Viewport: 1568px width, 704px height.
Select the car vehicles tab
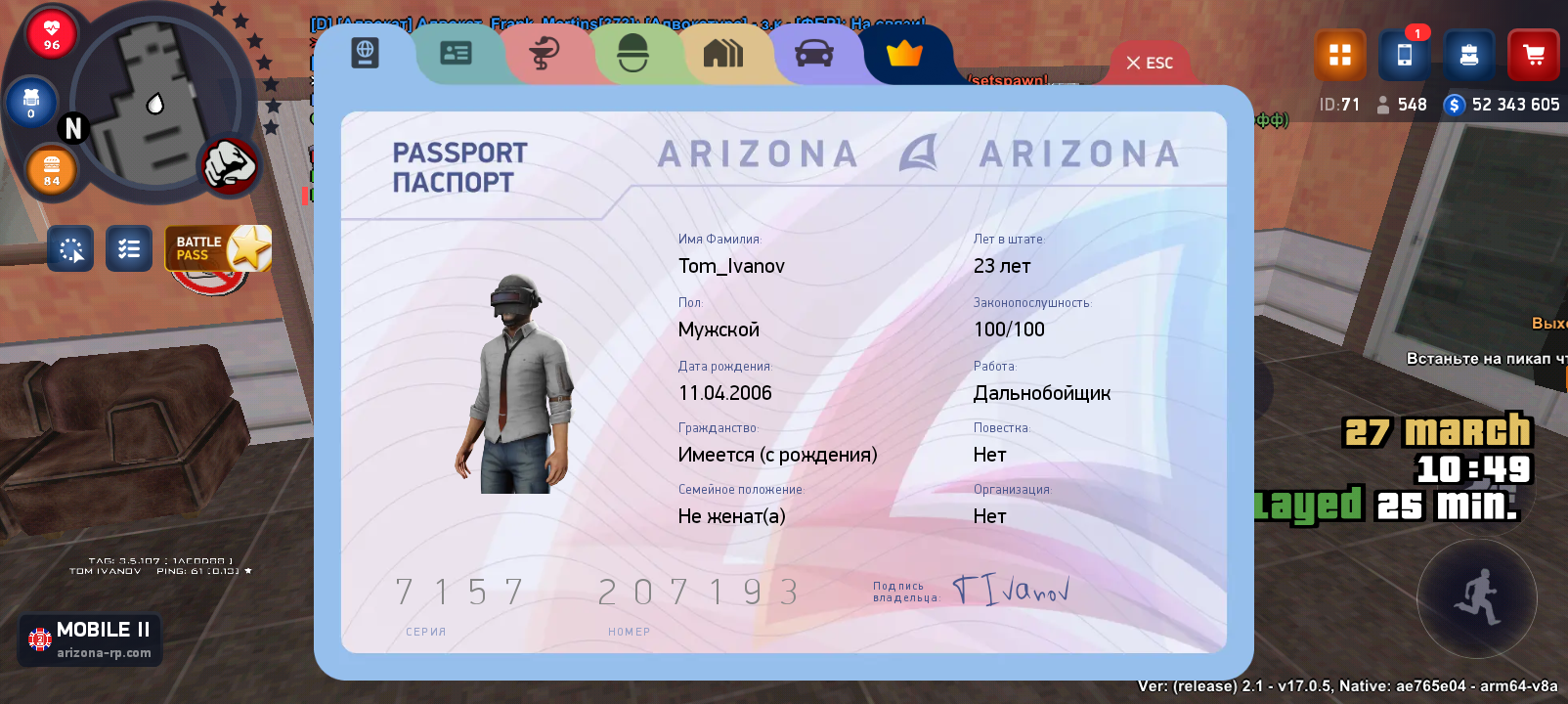click(813, 53)
